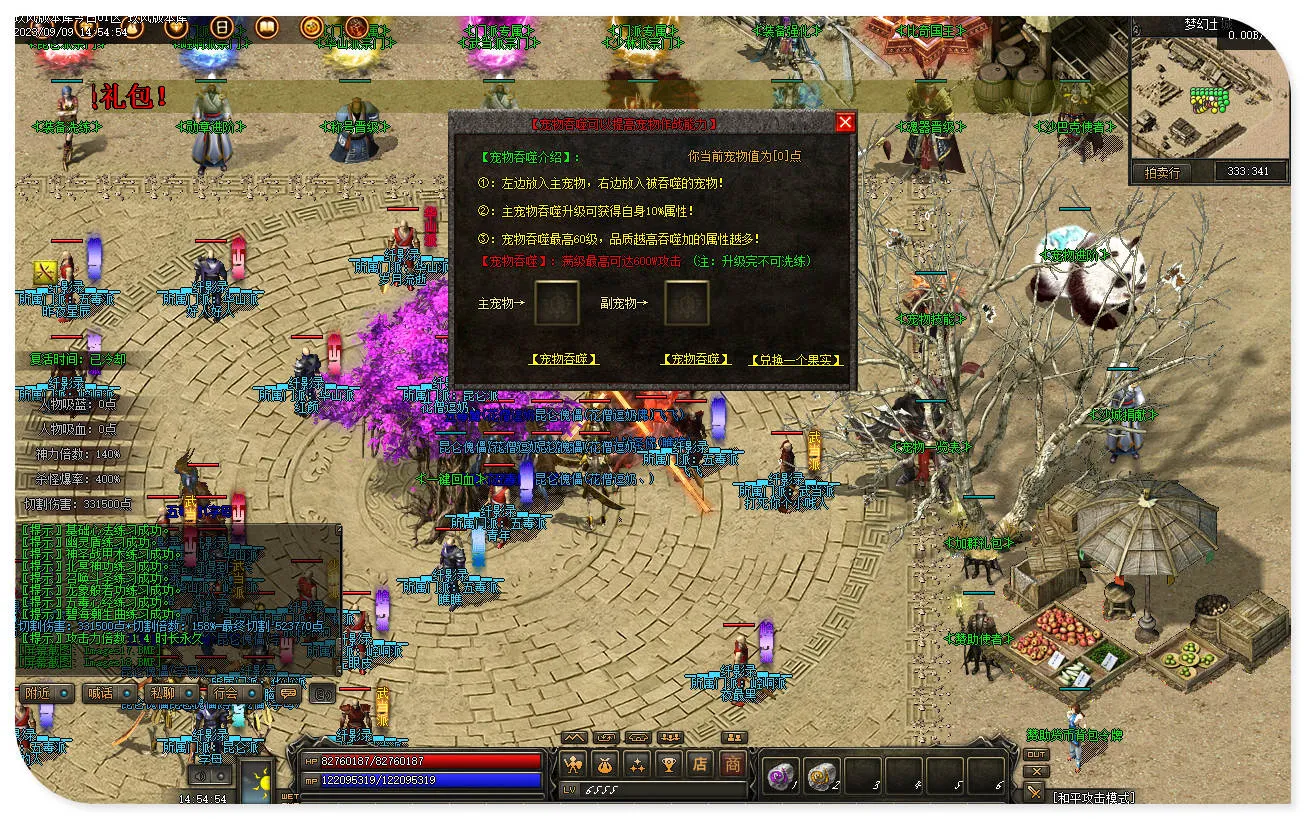Toggle the 喊话 shout chat channel
1306x819 pixels.
pos(108,693)
